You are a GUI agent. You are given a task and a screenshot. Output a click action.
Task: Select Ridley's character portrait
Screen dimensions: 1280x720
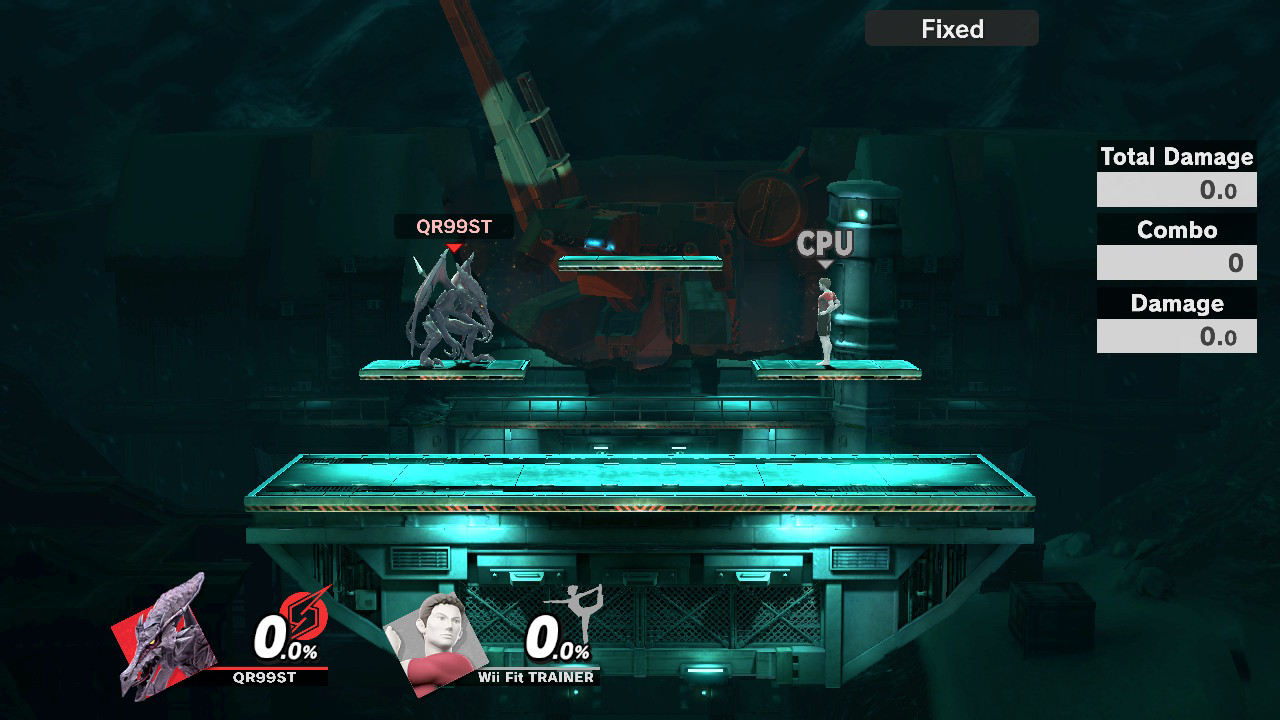point(165,638)
